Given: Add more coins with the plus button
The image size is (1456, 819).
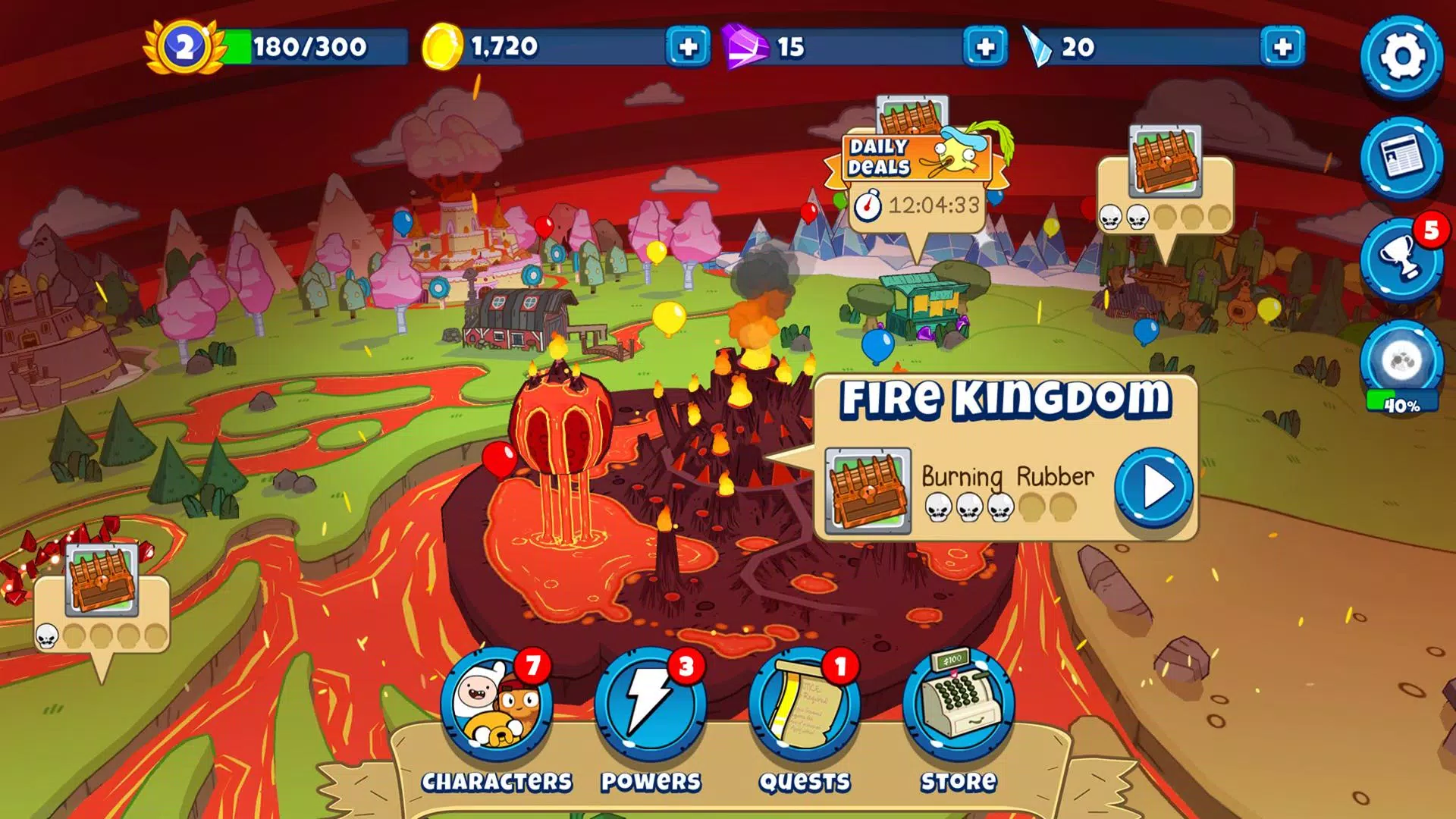Looking at the screenshot, I should point(687,47).
